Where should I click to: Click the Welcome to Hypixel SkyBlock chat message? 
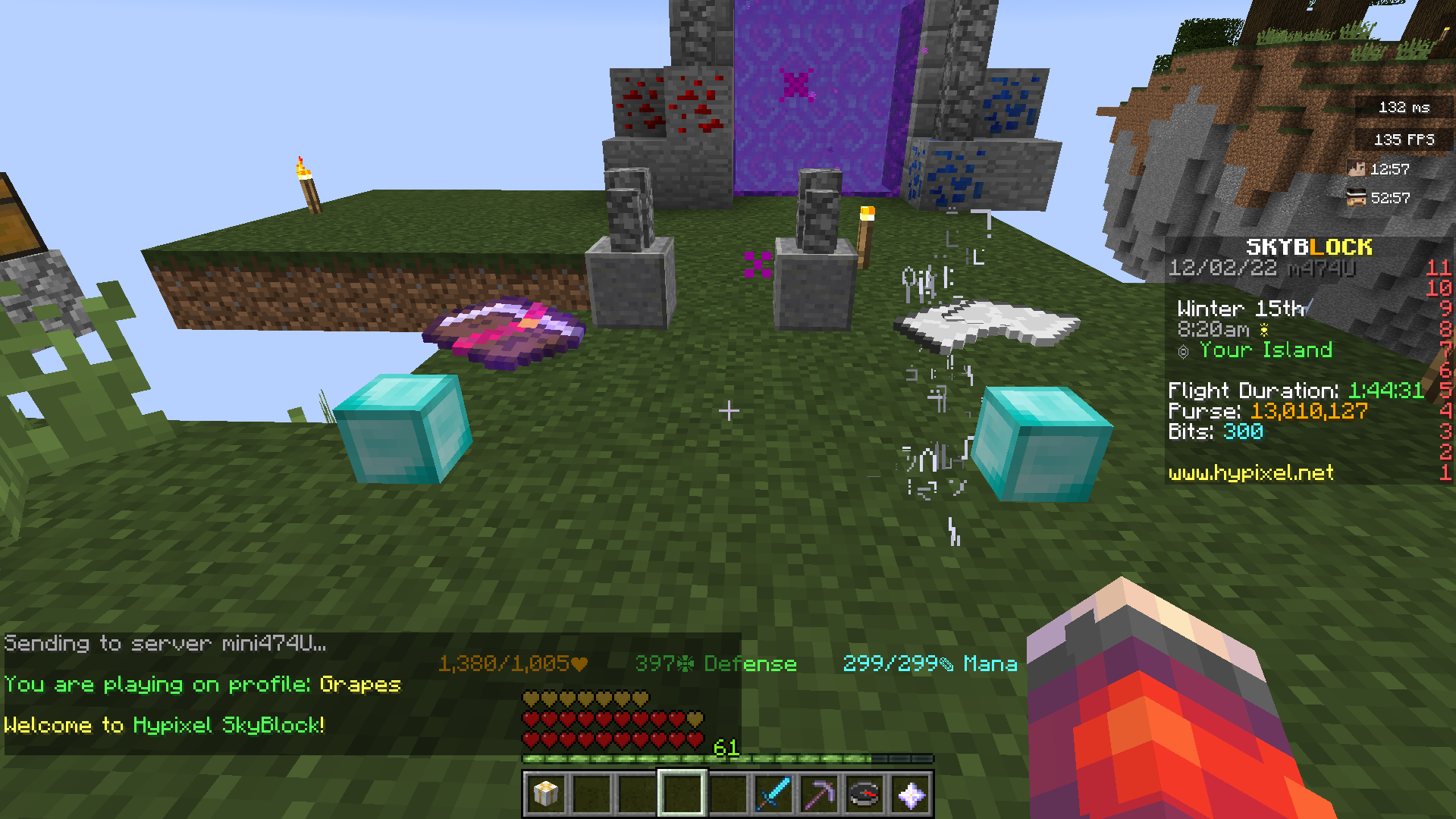165,725
